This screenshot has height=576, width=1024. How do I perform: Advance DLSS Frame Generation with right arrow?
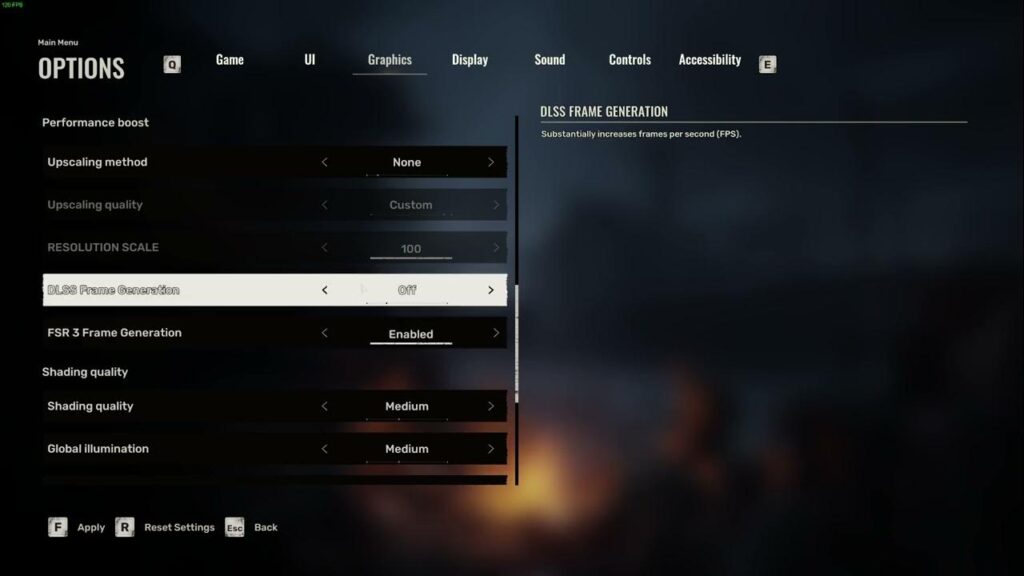tap(491, 290)
